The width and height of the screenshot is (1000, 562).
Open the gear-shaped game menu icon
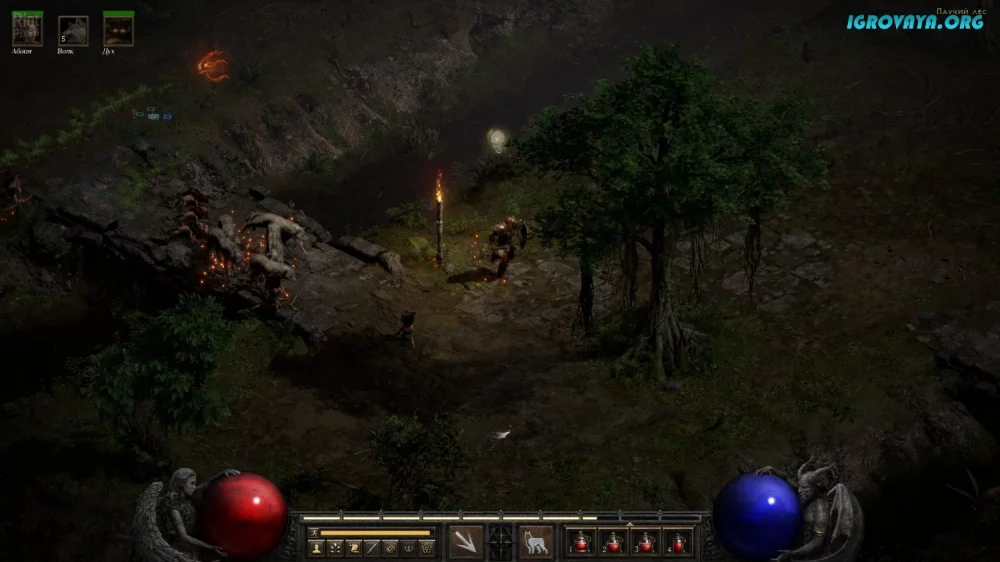(427, 548)
